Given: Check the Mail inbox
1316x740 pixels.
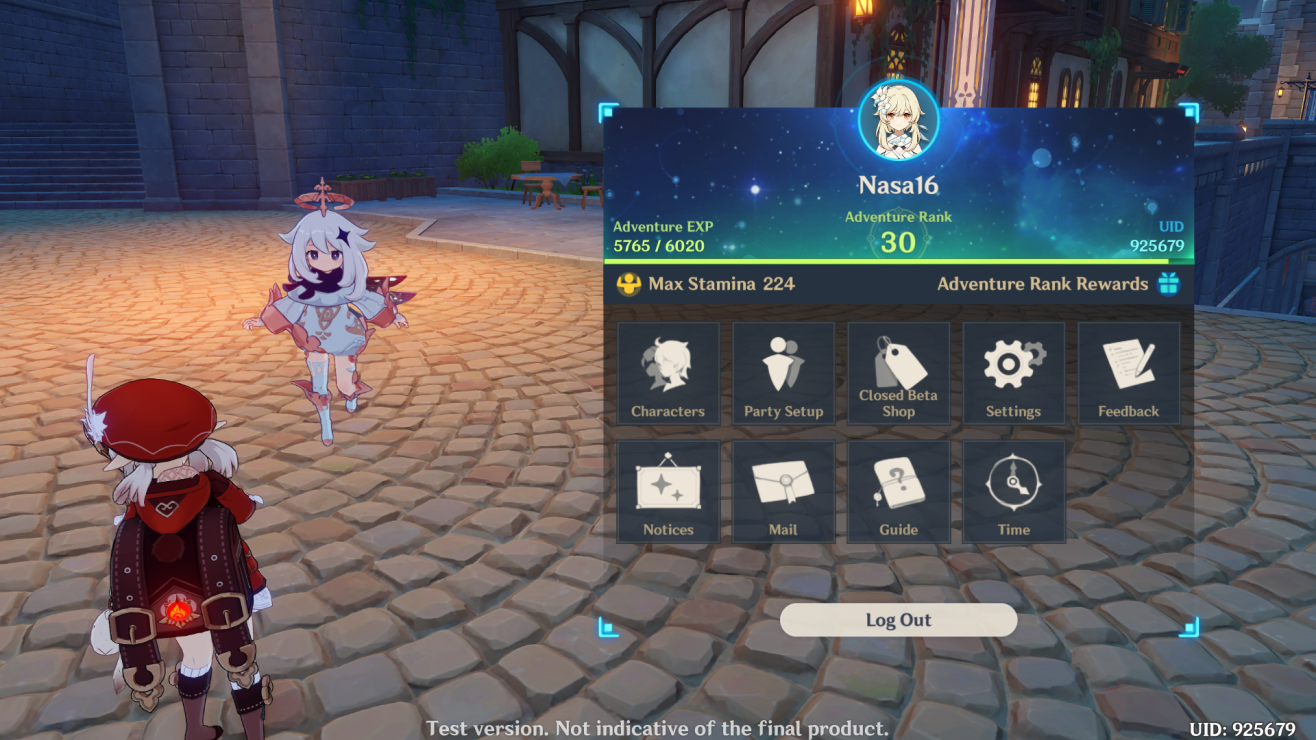Looking at the screenshot, I should (783, 492).
